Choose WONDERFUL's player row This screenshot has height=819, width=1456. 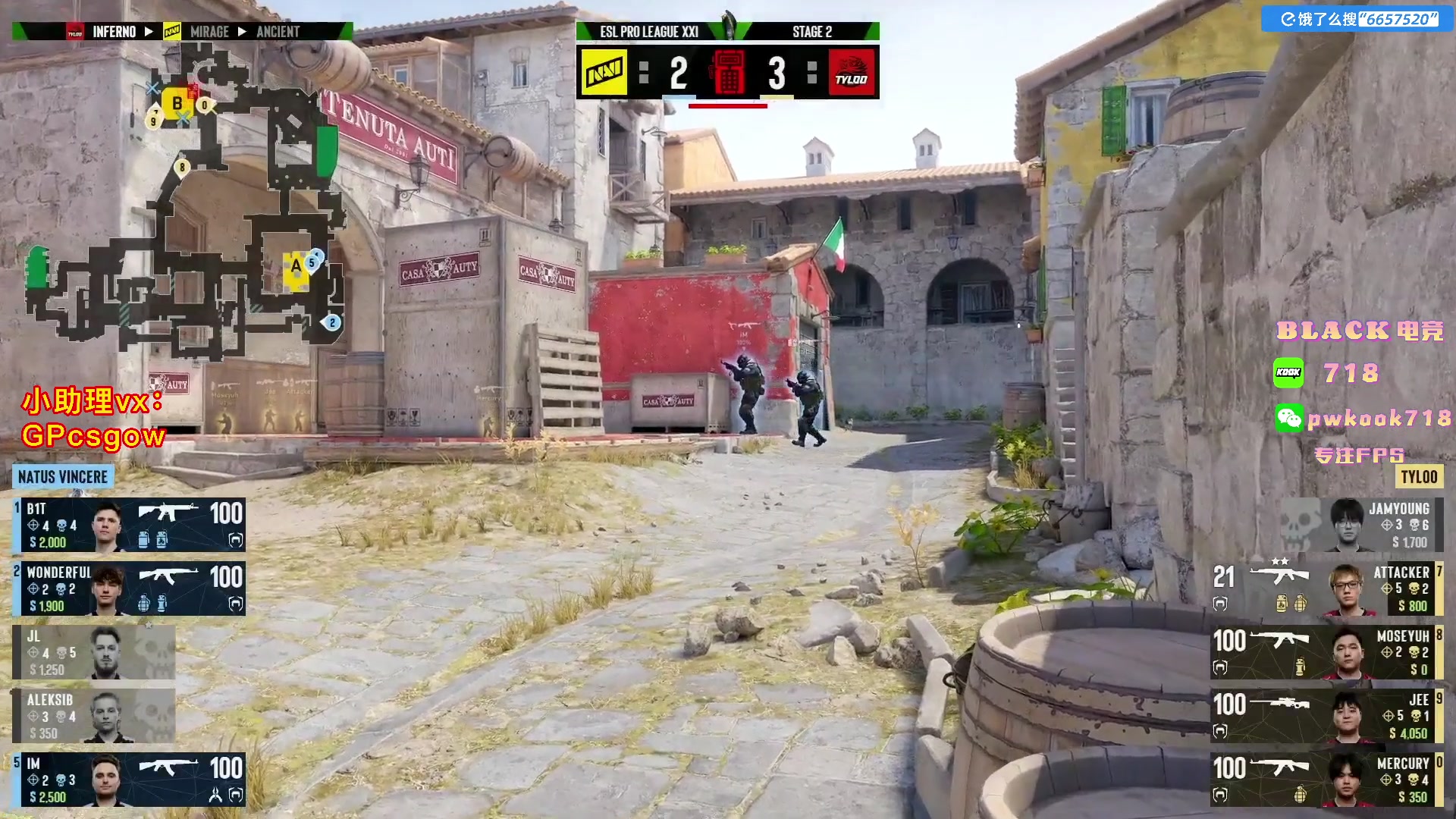[x=129, y=588]
